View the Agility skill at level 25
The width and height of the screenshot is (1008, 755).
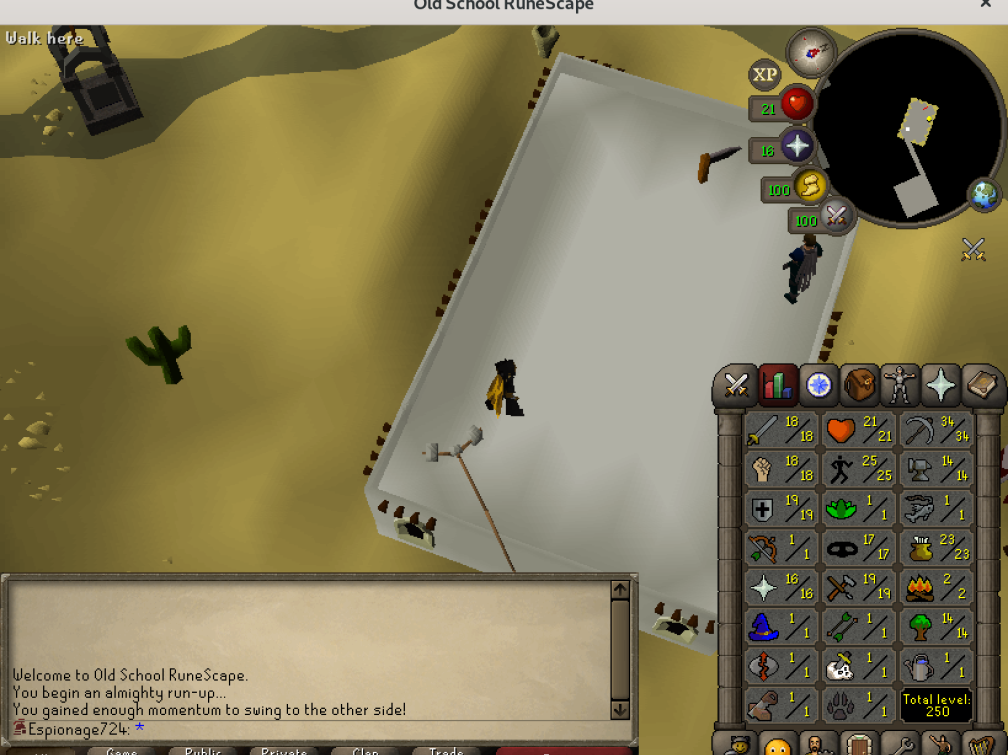(859, 468)
